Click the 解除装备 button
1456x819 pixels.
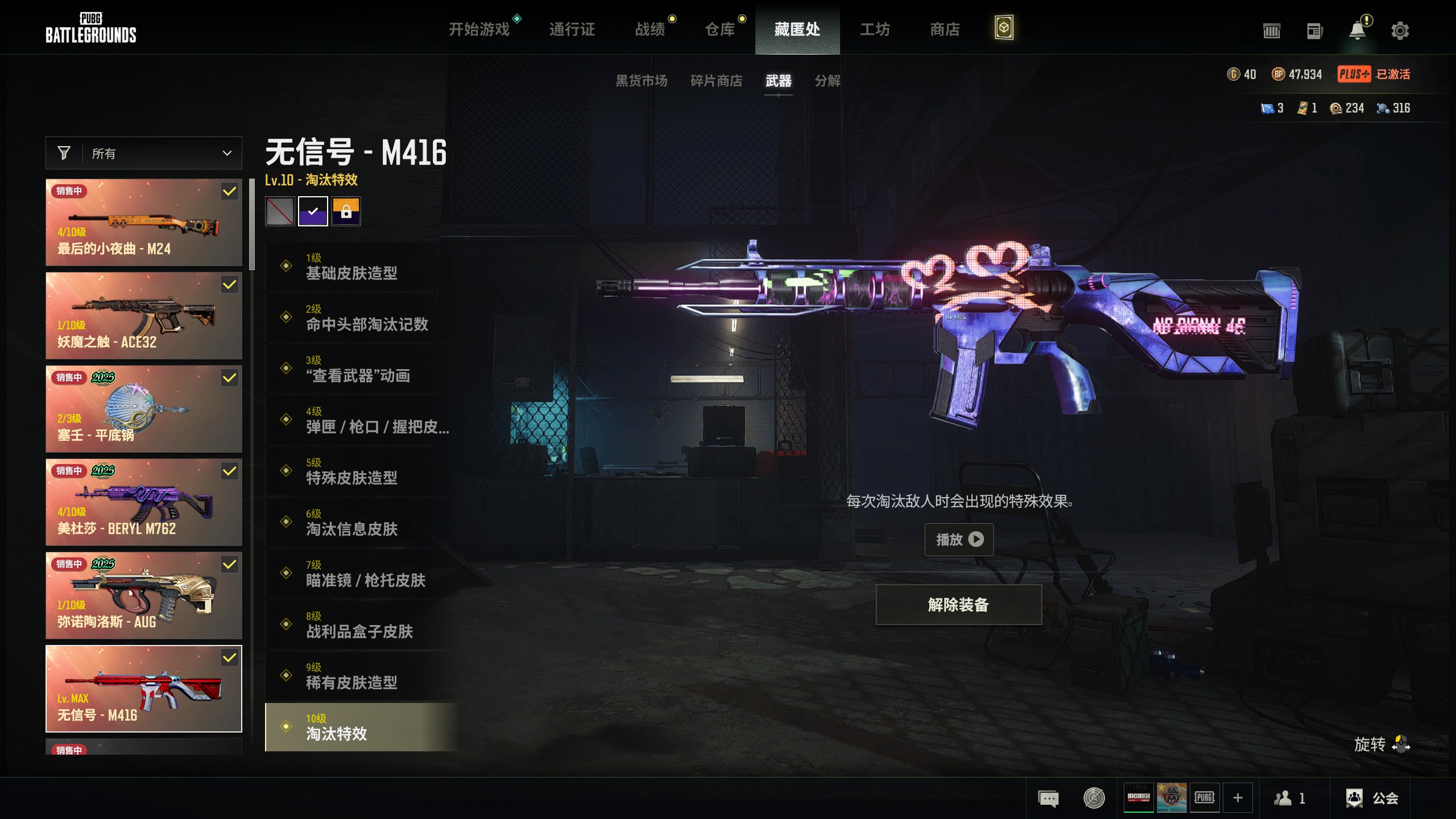tap(958, 605)
